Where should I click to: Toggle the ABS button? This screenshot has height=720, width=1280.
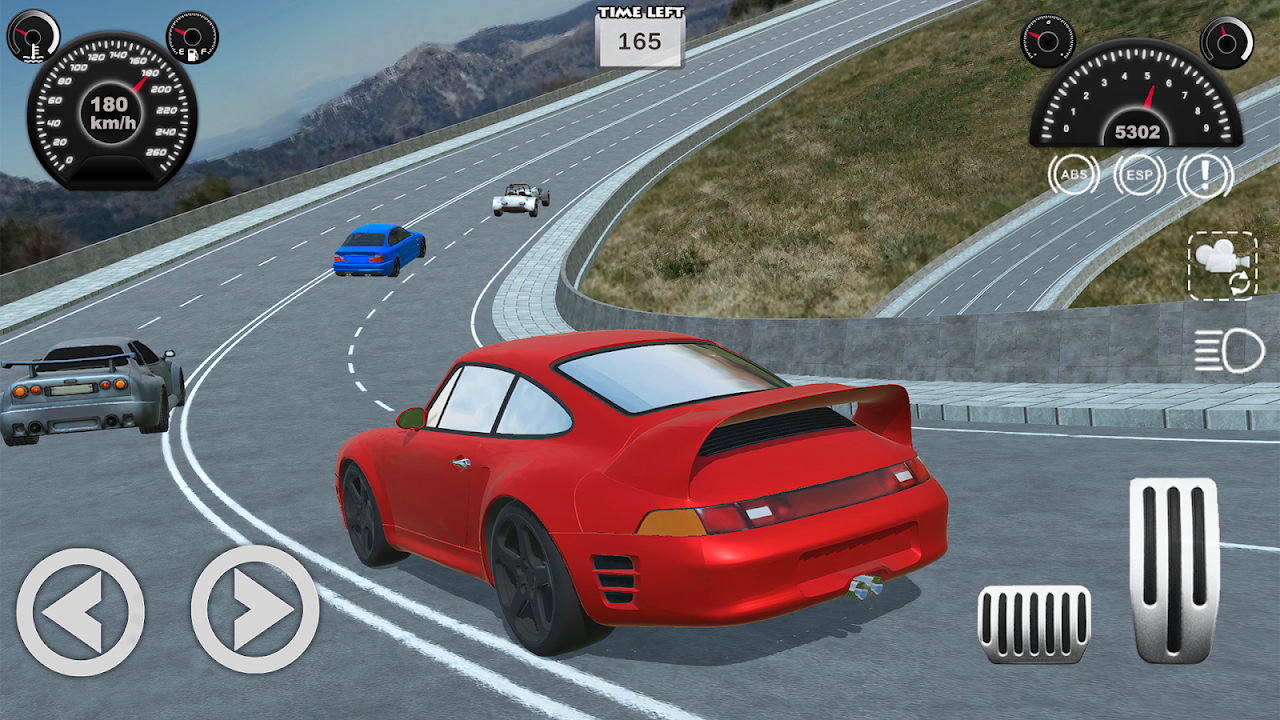tap(1073, 176)
